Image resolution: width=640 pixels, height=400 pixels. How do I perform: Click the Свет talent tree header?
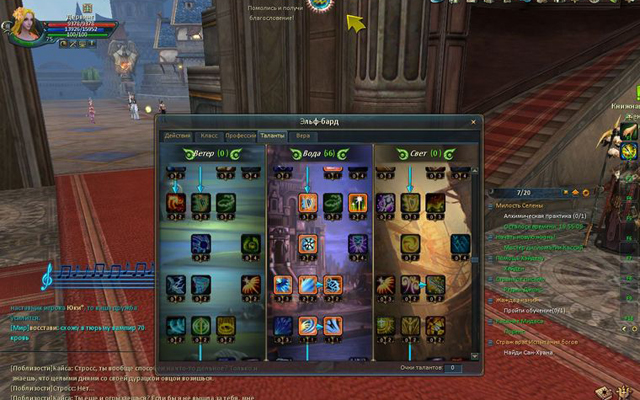click(x=425, y=154)
